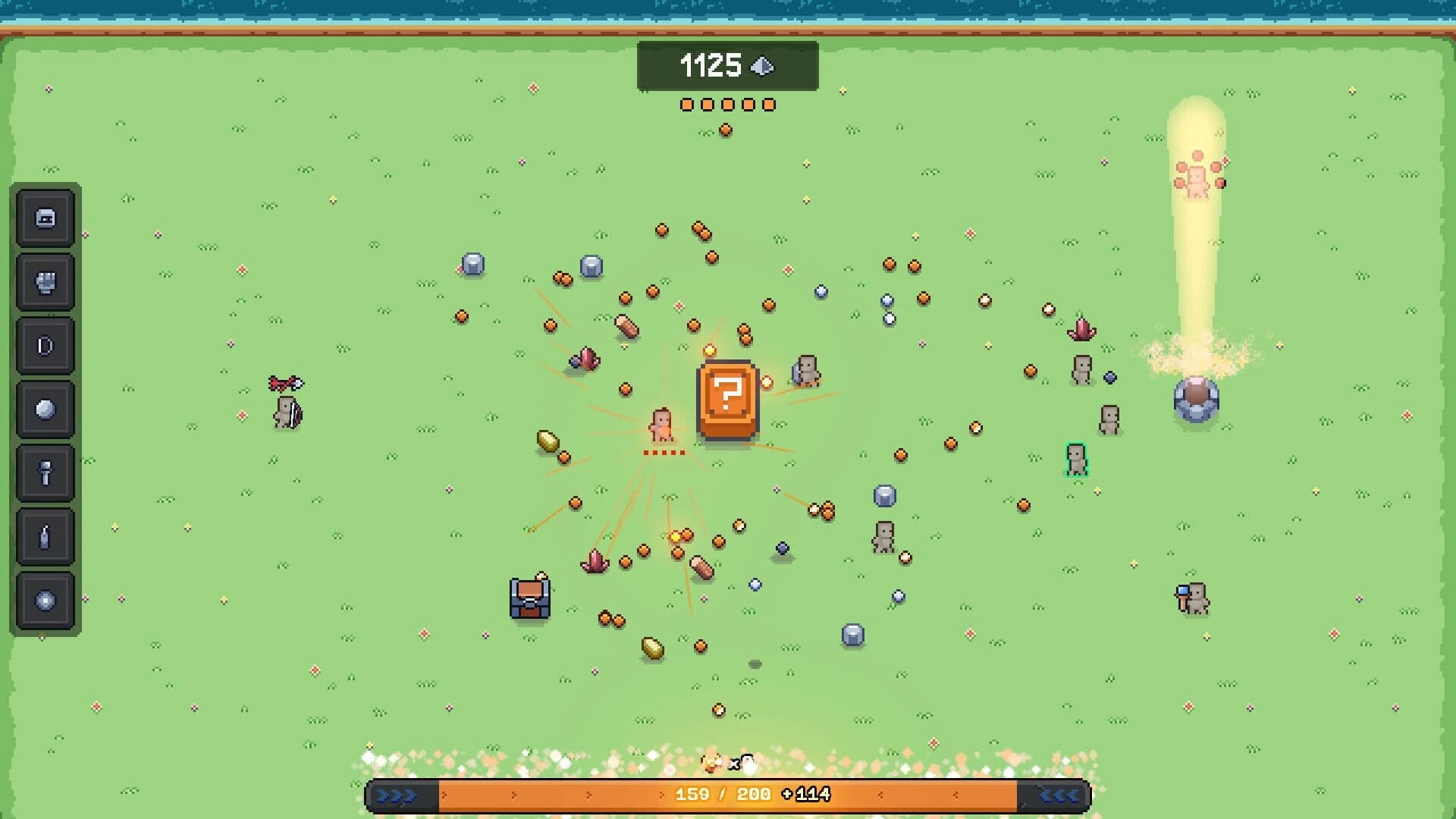This screenshot has height=819, width=1456.
Task: Select the bolt tool icon in the sidebar
Action: (45, 472)
